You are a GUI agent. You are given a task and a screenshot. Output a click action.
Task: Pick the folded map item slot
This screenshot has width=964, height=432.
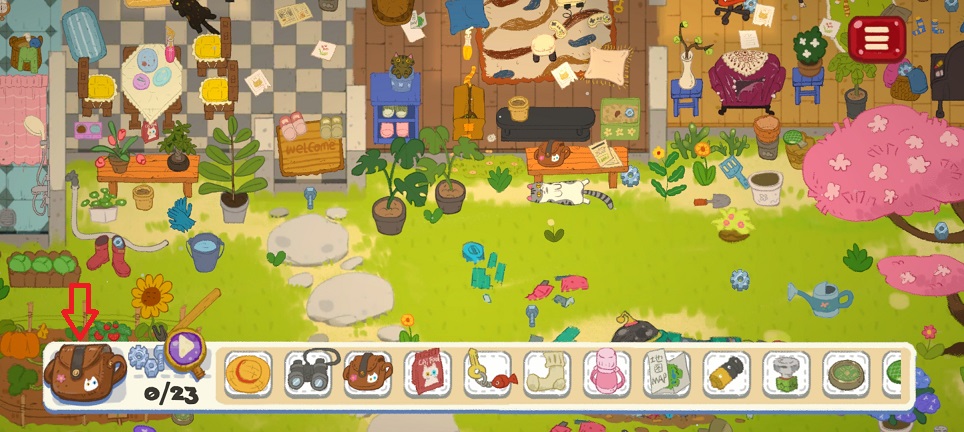[x=667, y=374]
